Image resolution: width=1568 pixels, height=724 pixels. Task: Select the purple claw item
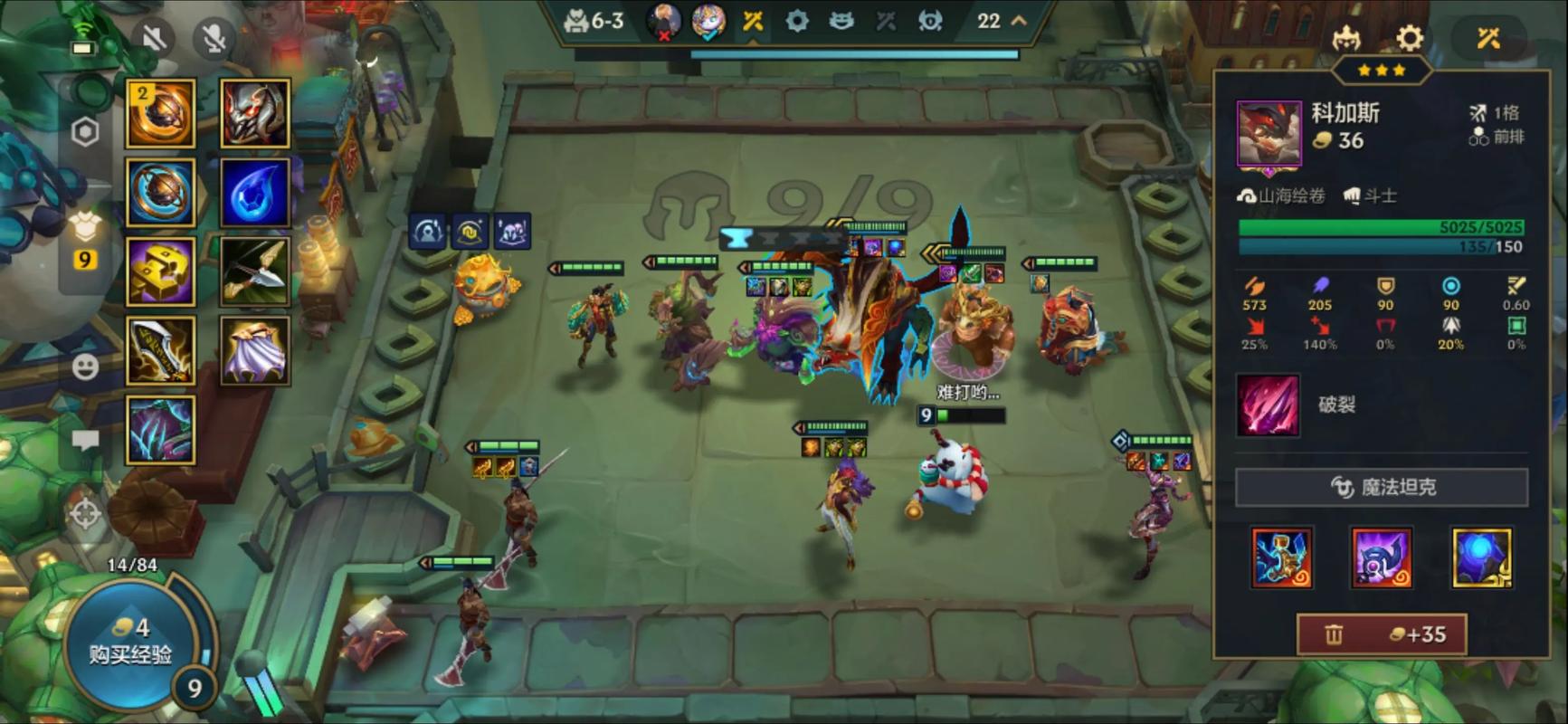[161, 430]
